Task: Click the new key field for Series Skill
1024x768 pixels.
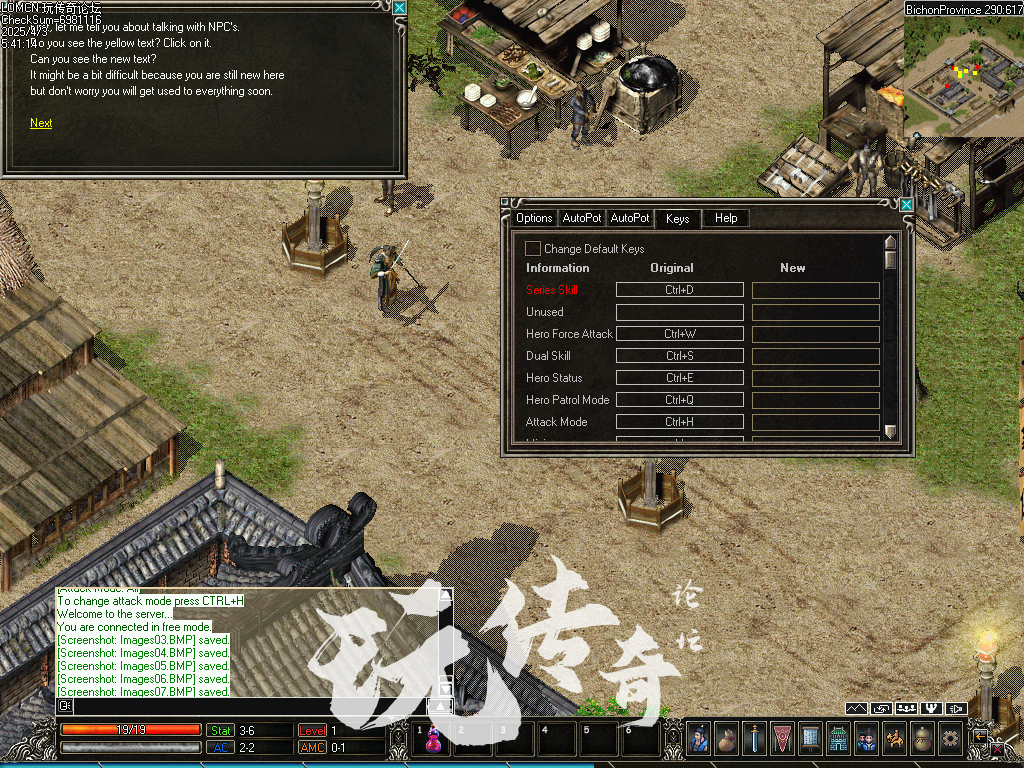Action: click(x=815, y=290)
